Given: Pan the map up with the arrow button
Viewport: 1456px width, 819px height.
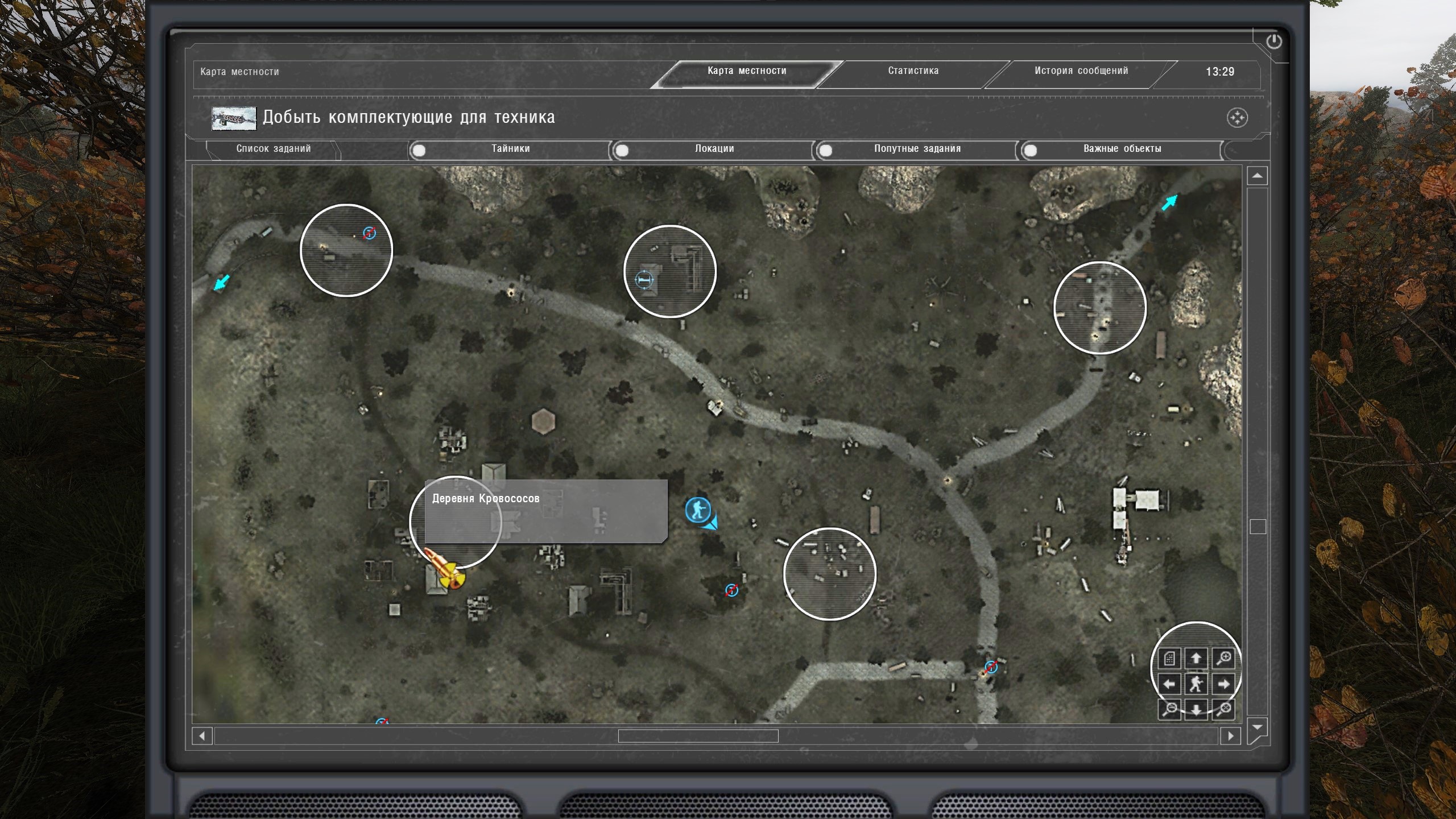Looking at the screenshot, I should pos(1196,659).
